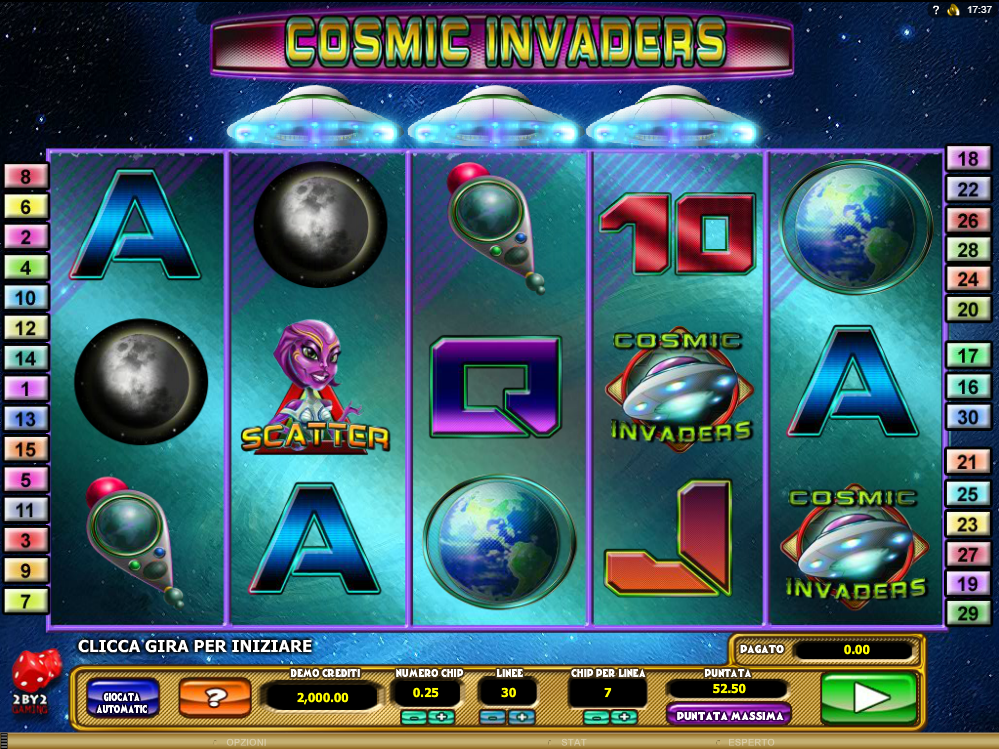This screenshot has width=999, height=749.
Task: Select the Puntata Massima max bet button
Action: point(728,715)
